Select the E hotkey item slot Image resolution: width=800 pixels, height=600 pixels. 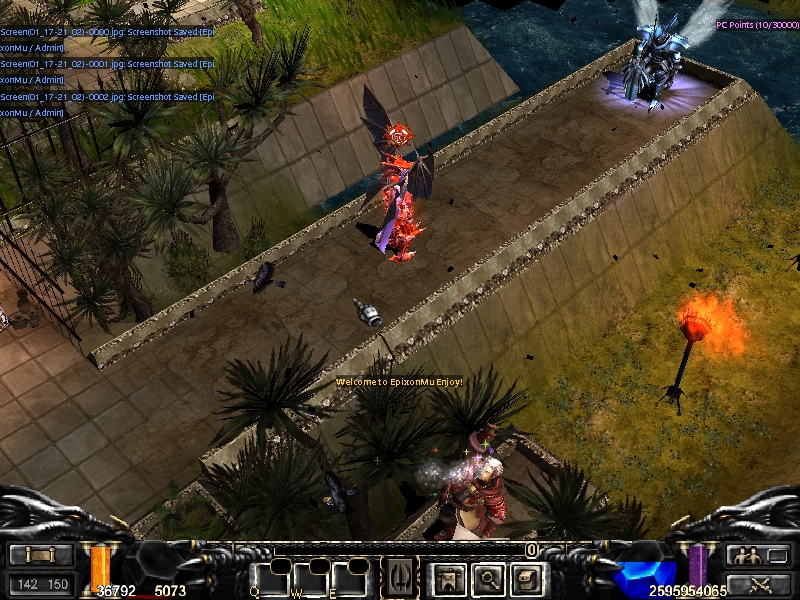(x=350, y=578)
